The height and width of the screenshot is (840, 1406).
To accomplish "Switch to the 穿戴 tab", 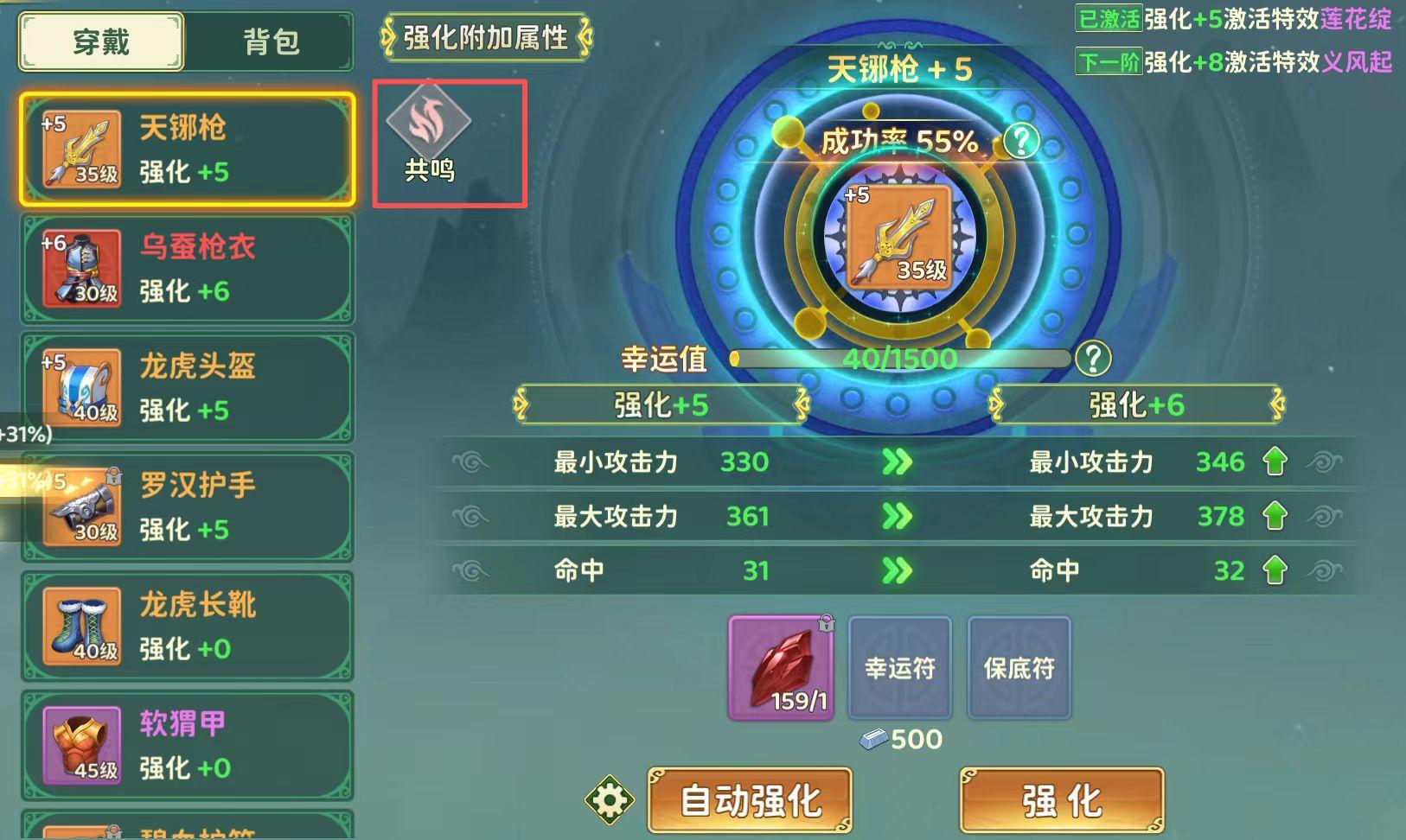I will pyautogui.click(x=100, y=41).
